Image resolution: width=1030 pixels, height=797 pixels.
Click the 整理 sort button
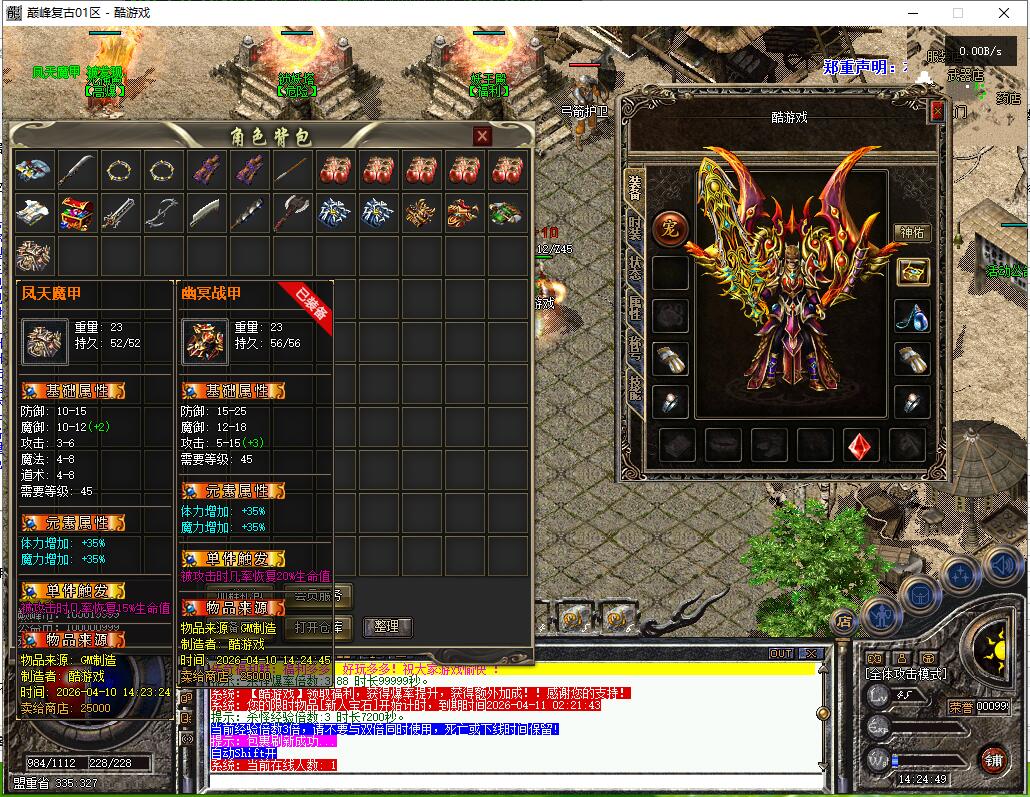pos(386,627)
